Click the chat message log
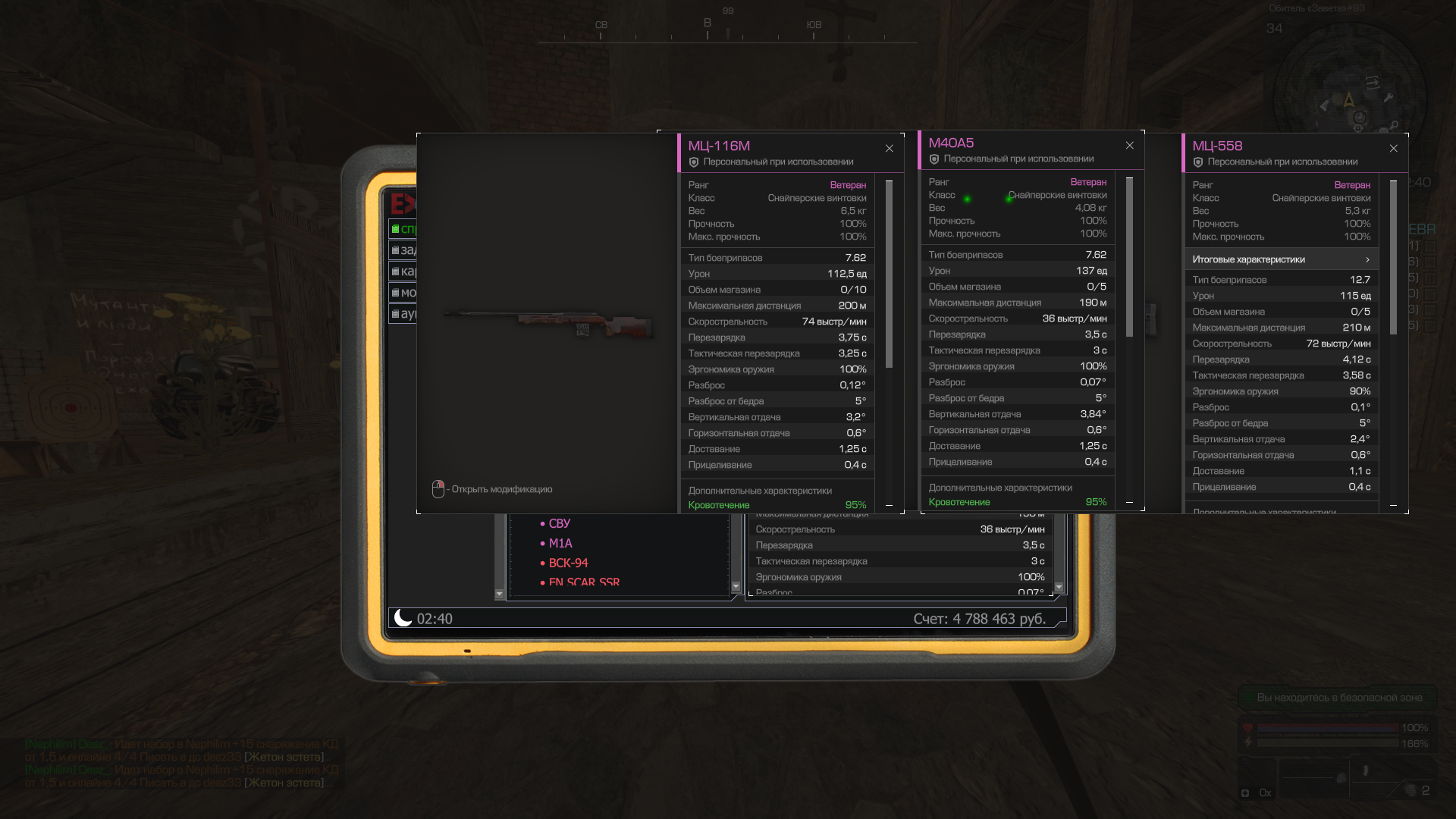 [x=182, y=763]
